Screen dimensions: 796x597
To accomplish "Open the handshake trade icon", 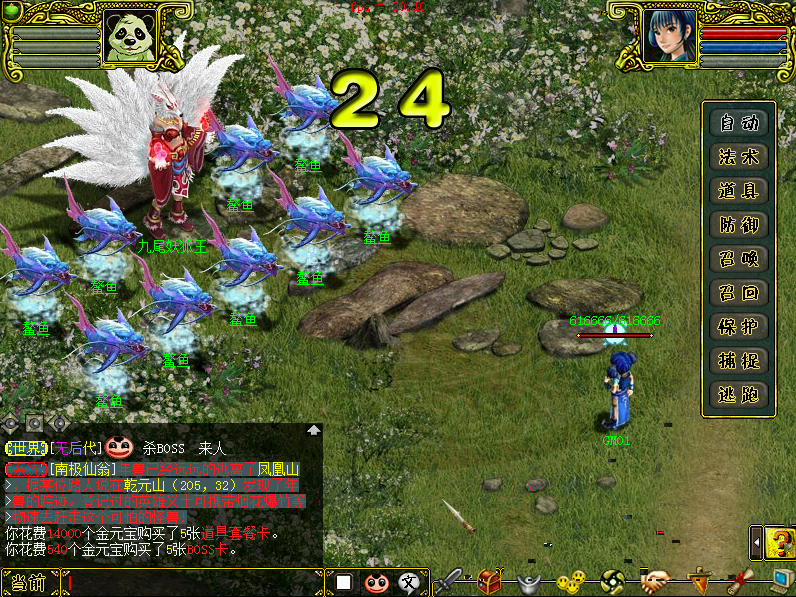I will pos(655,581).
